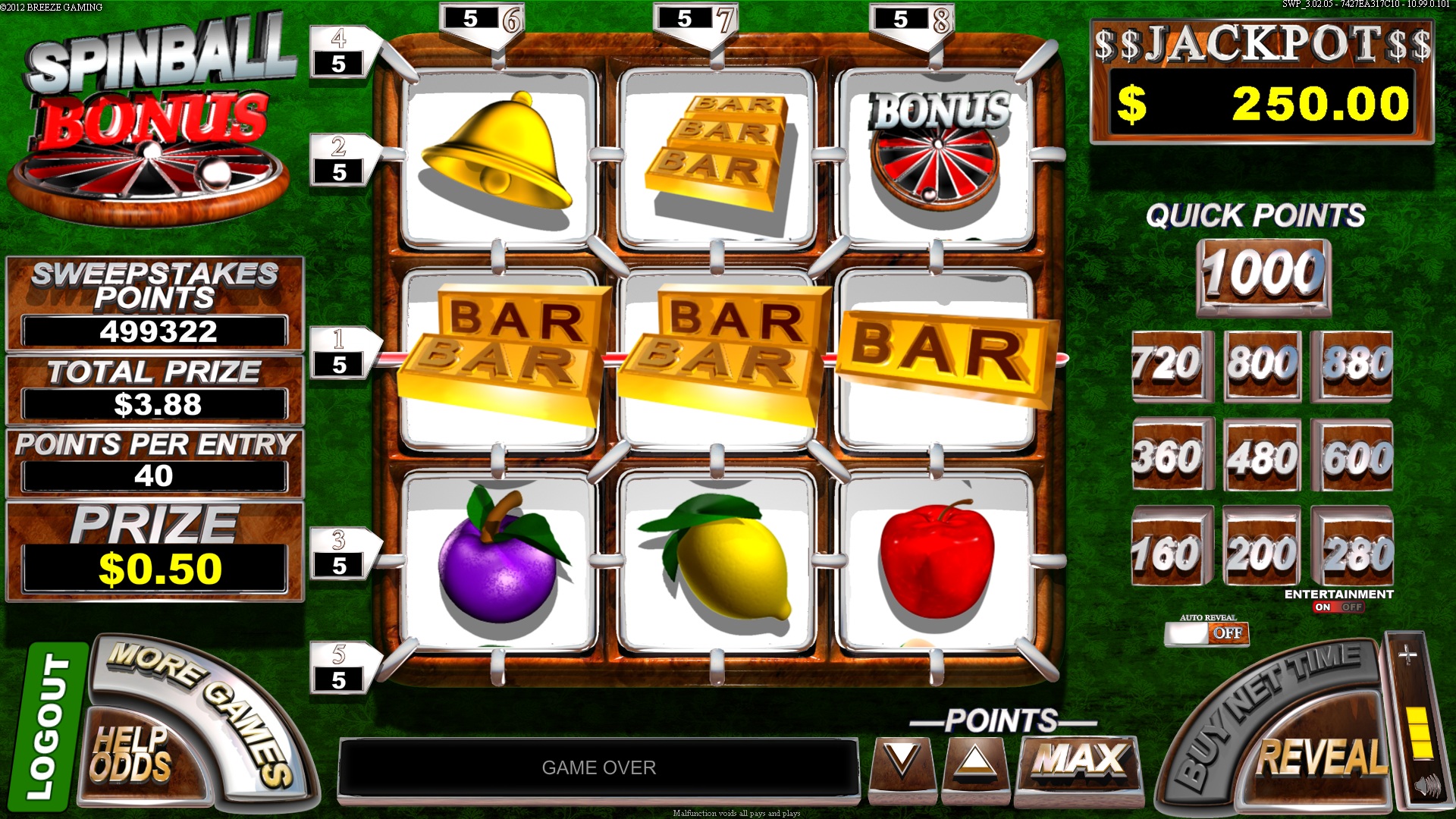This screenshot has width=1456, height=819.
Task: Show the Help Odds information
Action: (130, 755)
